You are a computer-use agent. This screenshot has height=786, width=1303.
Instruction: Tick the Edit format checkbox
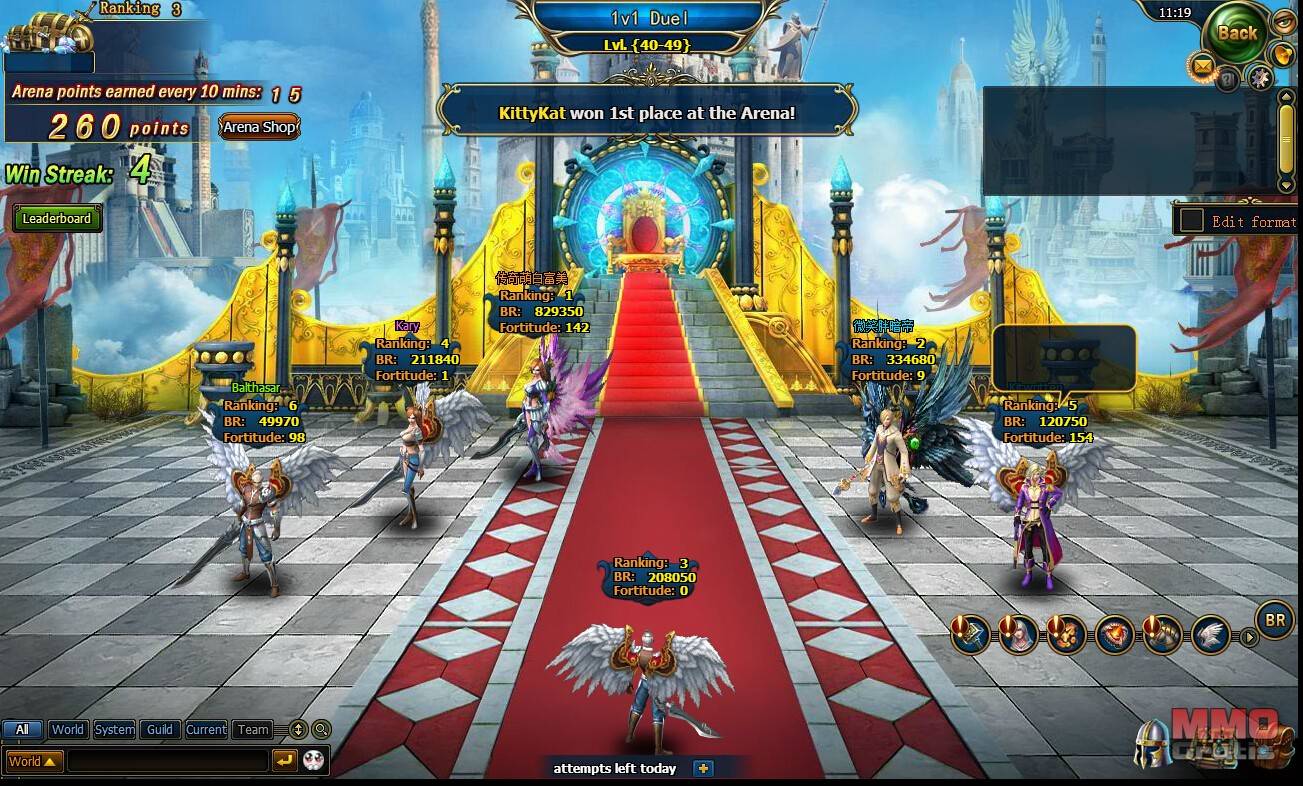coord(1191,220)
